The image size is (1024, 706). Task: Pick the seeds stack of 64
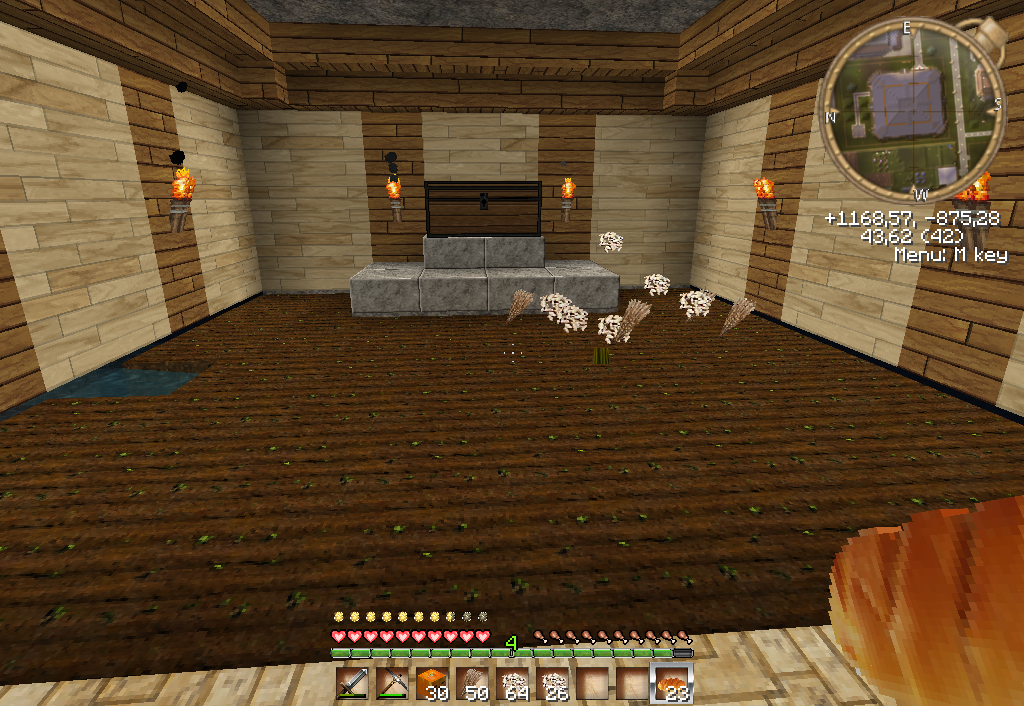511,684
